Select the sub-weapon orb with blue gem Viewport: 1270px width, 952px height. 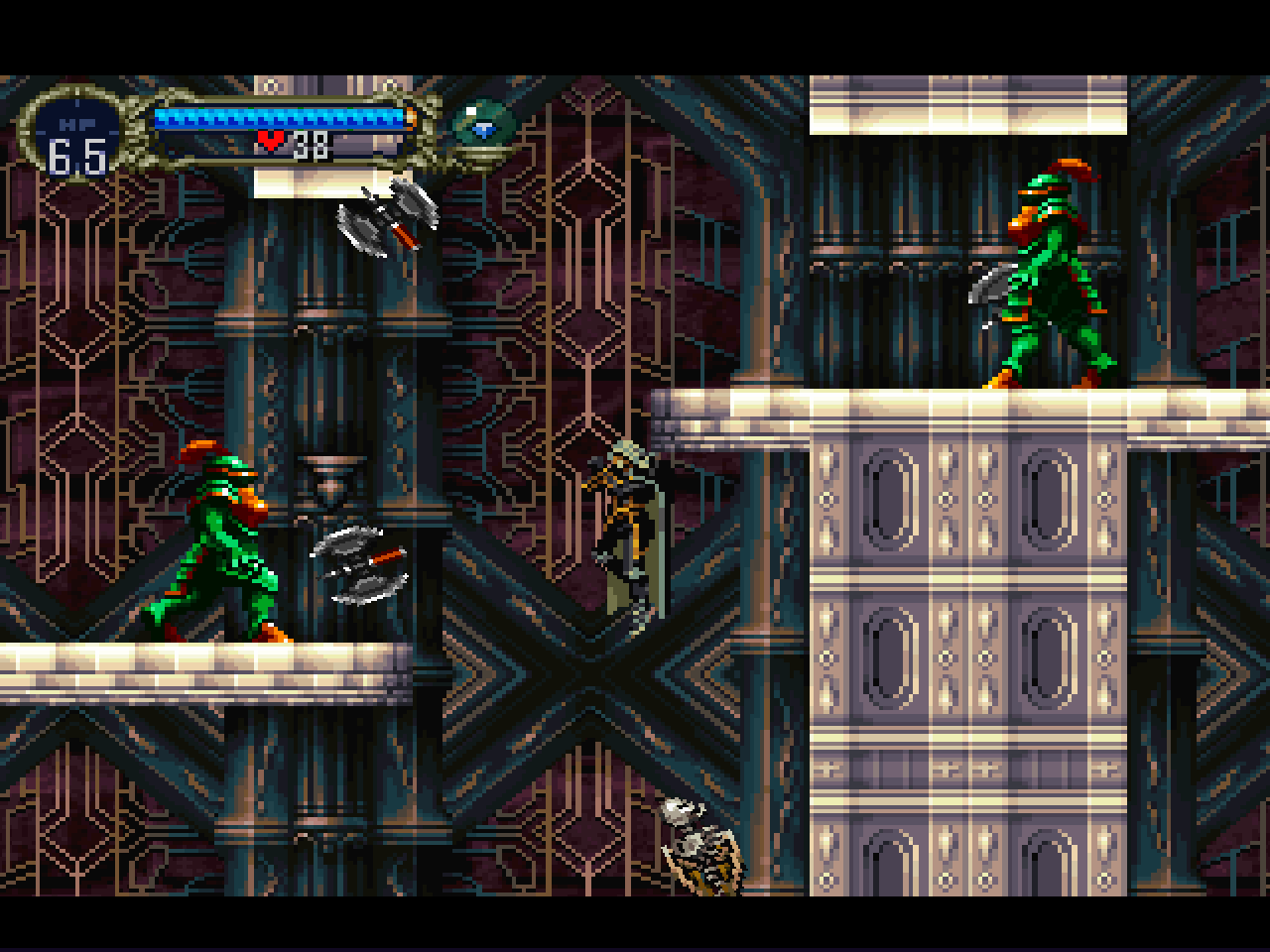pos(483,126)
